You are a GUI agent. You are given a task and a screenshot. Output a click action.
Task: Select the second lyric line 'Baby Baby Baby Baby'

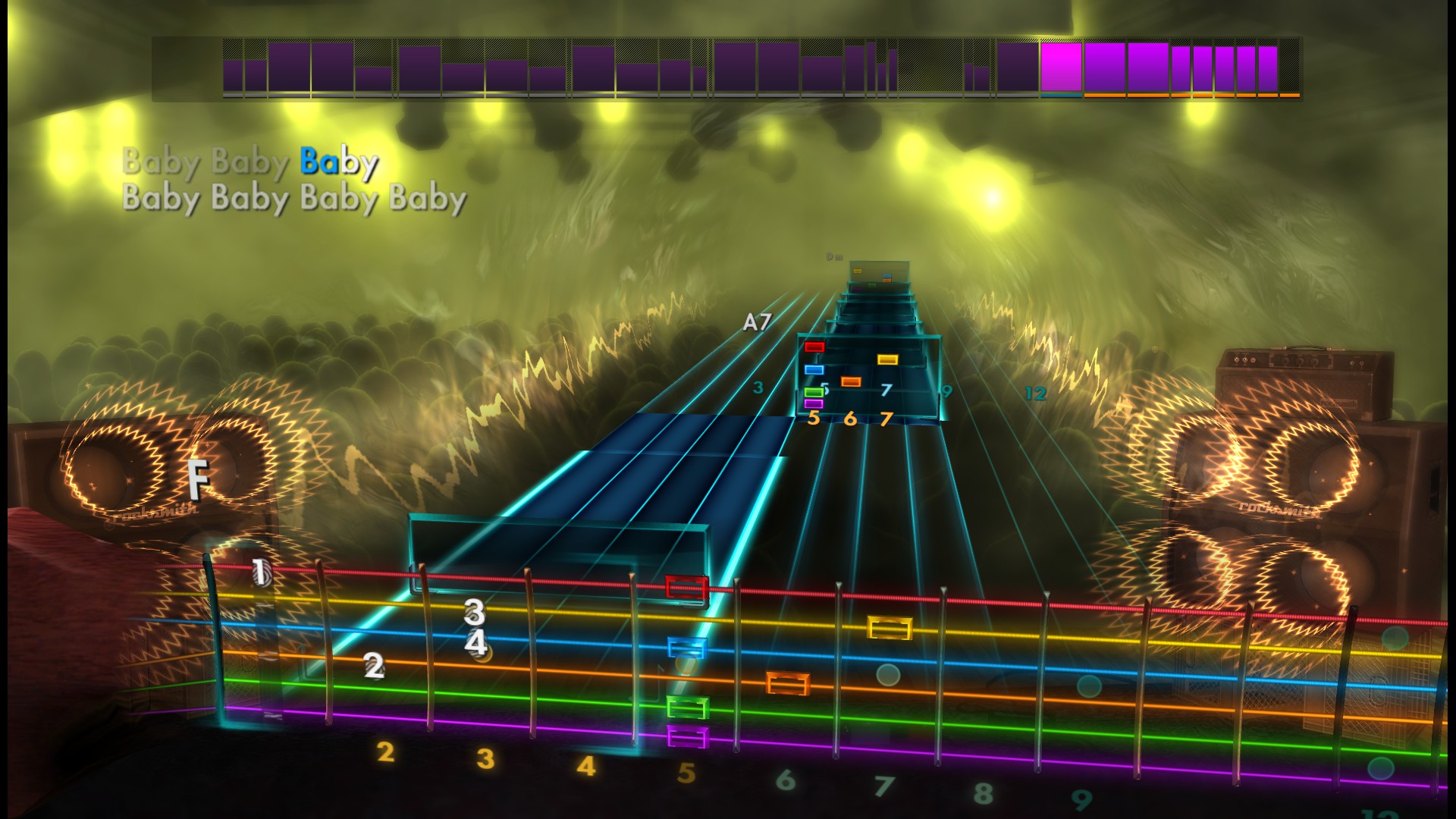pyautogui.click(x=294, y=199)
